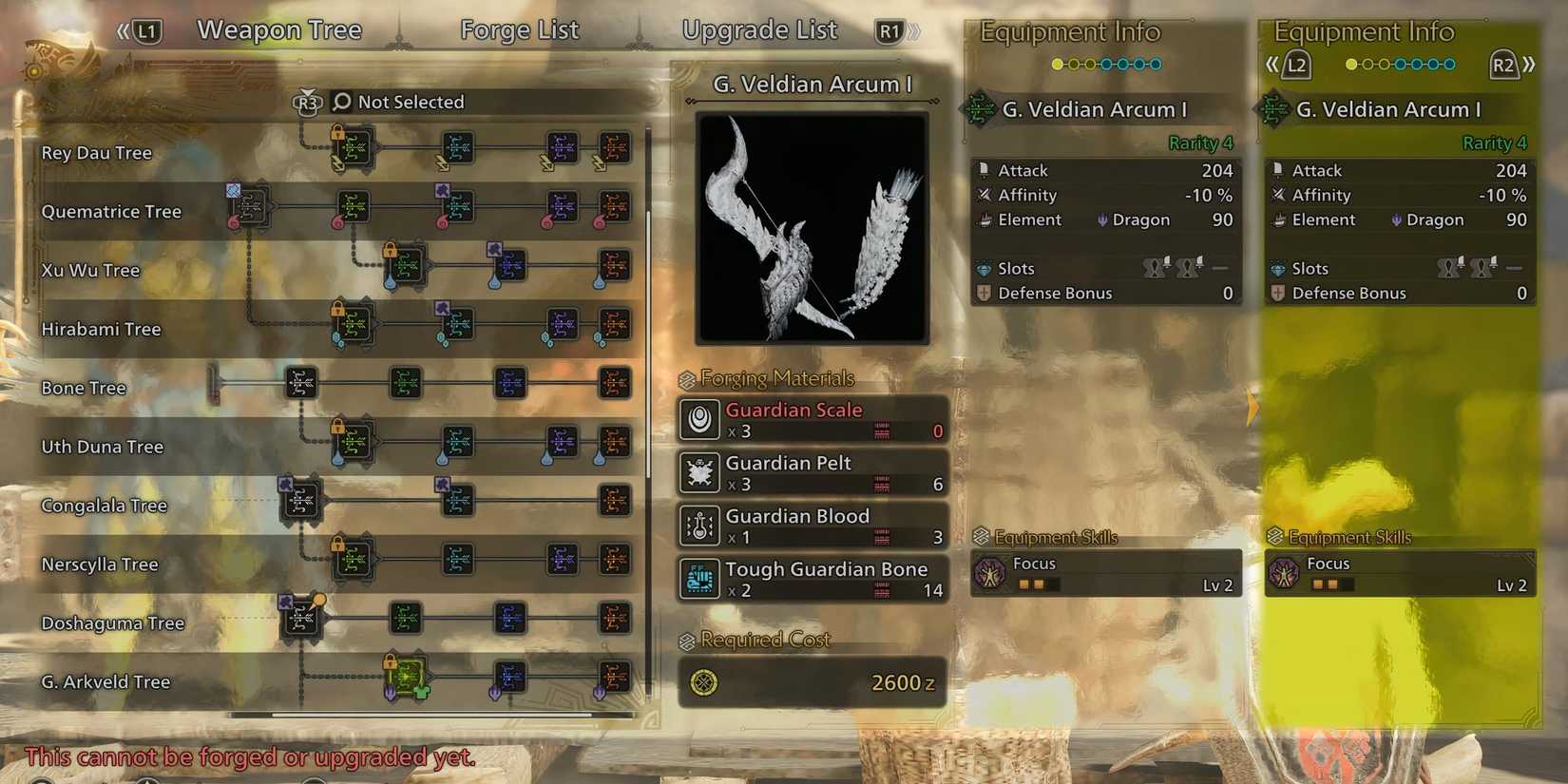Select the Guardian Pelt forging material

[812, 472]
